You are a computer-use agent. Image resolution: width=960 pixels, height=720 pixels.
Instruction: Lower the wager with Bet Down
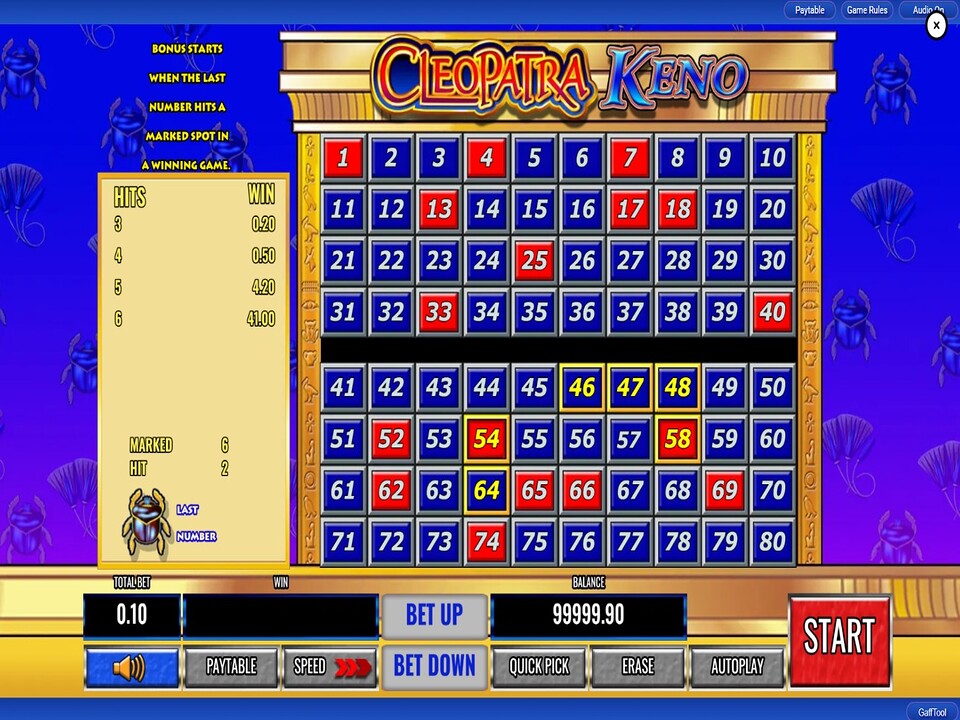[x=434, y=666]
